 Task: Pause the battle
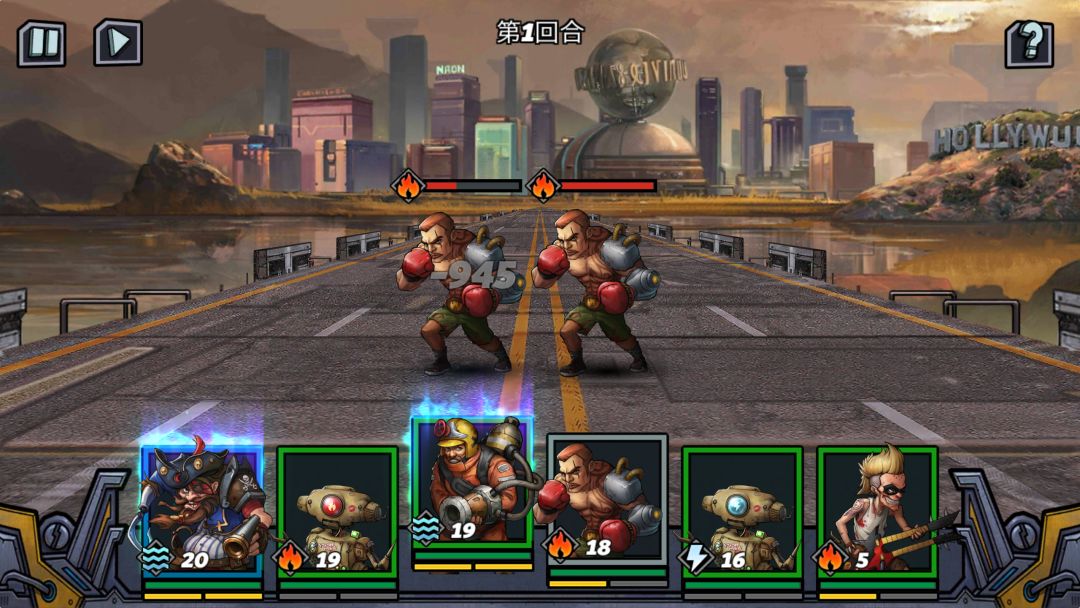(x=41, y=44)
